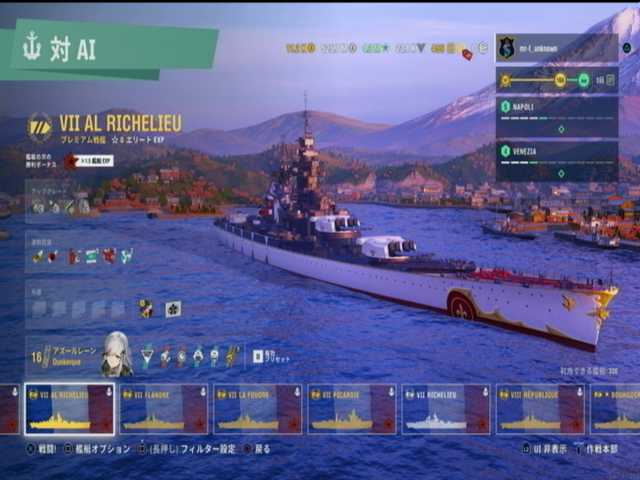
Task: Pick the VII Picardie ship card
Action: coord(351,409)
